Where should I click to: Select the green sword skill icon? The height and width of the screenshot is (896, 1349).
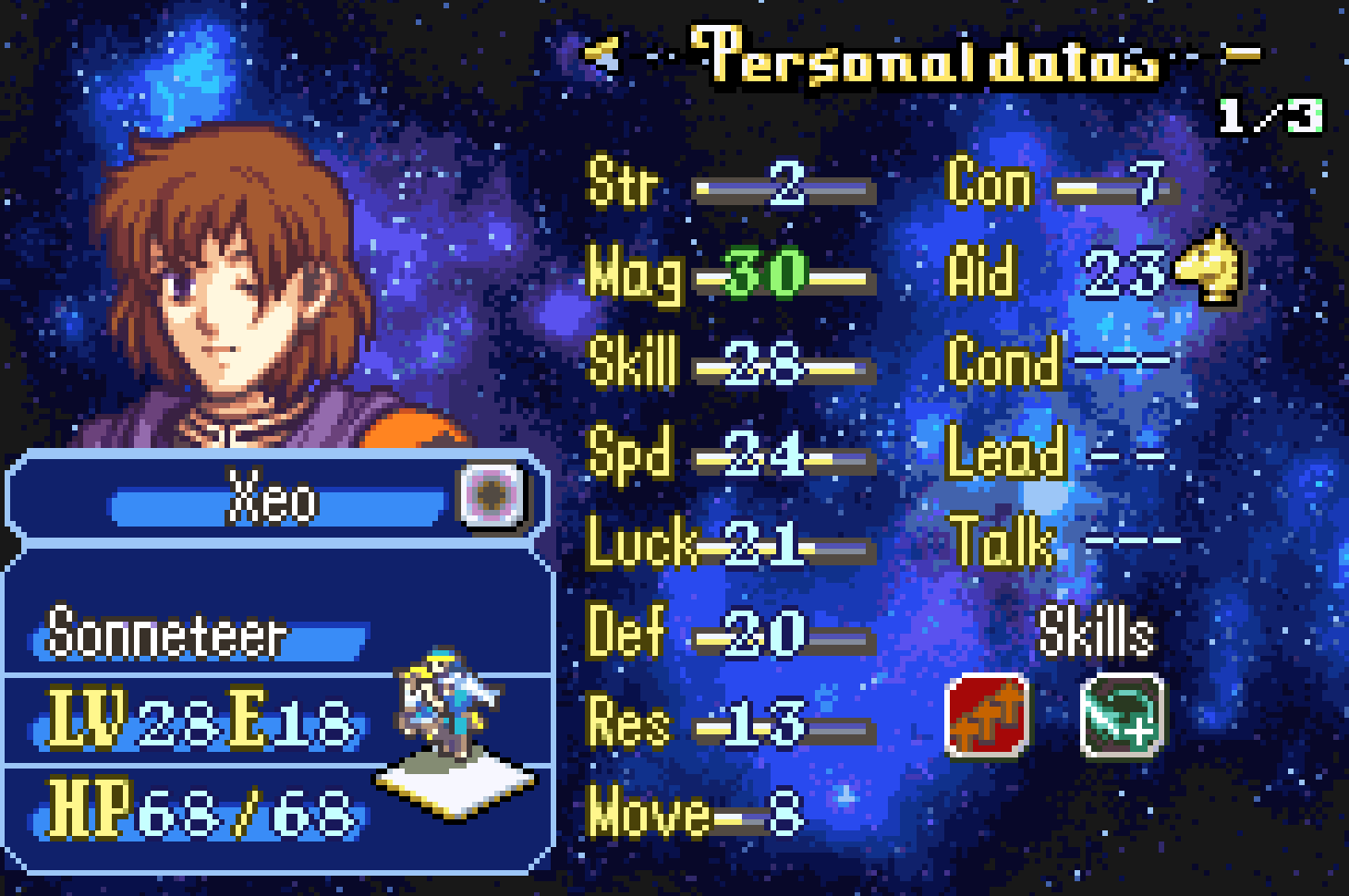tap(1122, 716)
